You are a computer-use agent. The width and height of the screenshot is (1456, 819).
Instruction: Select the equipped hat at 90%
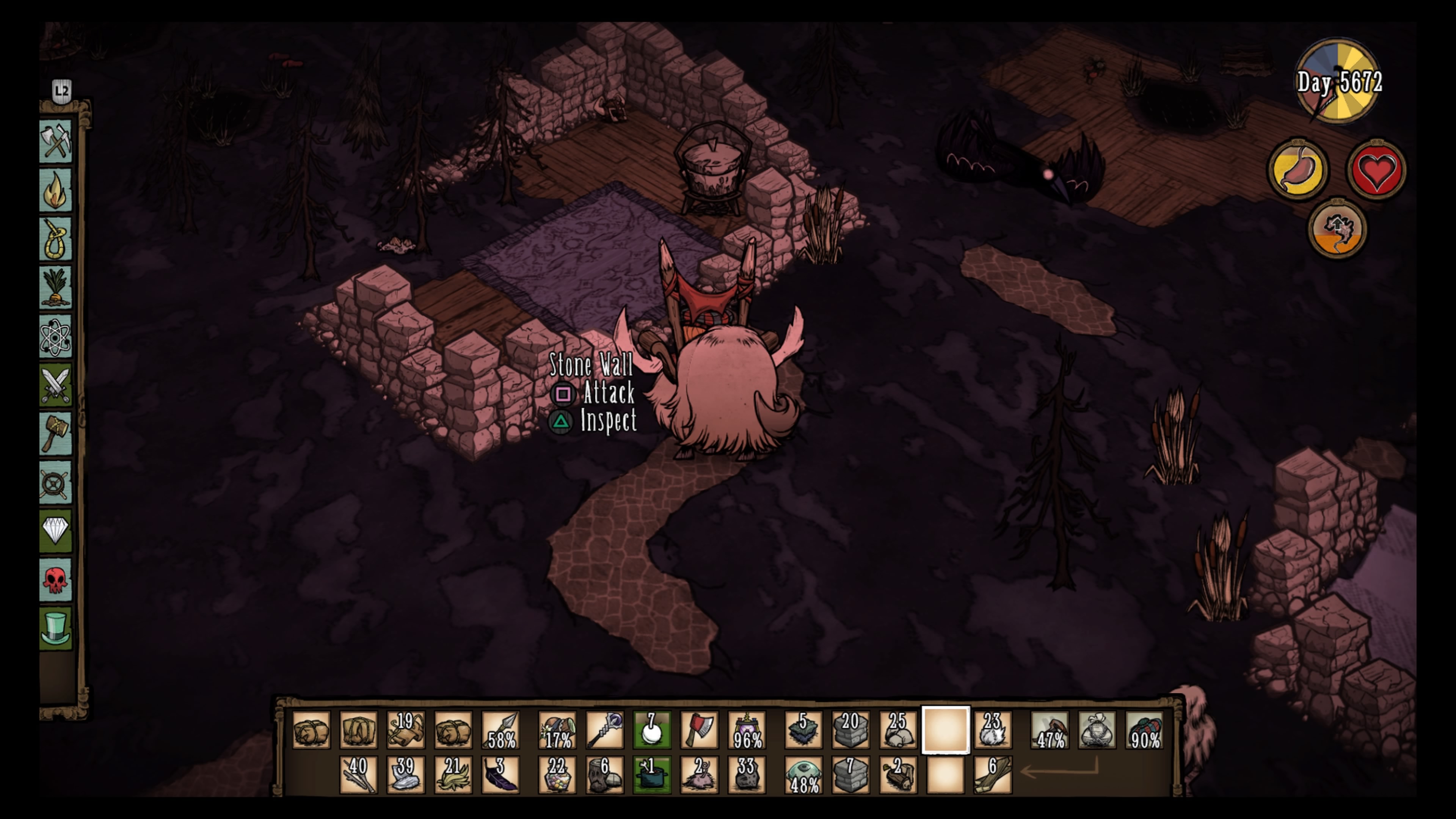(1145, 730)
